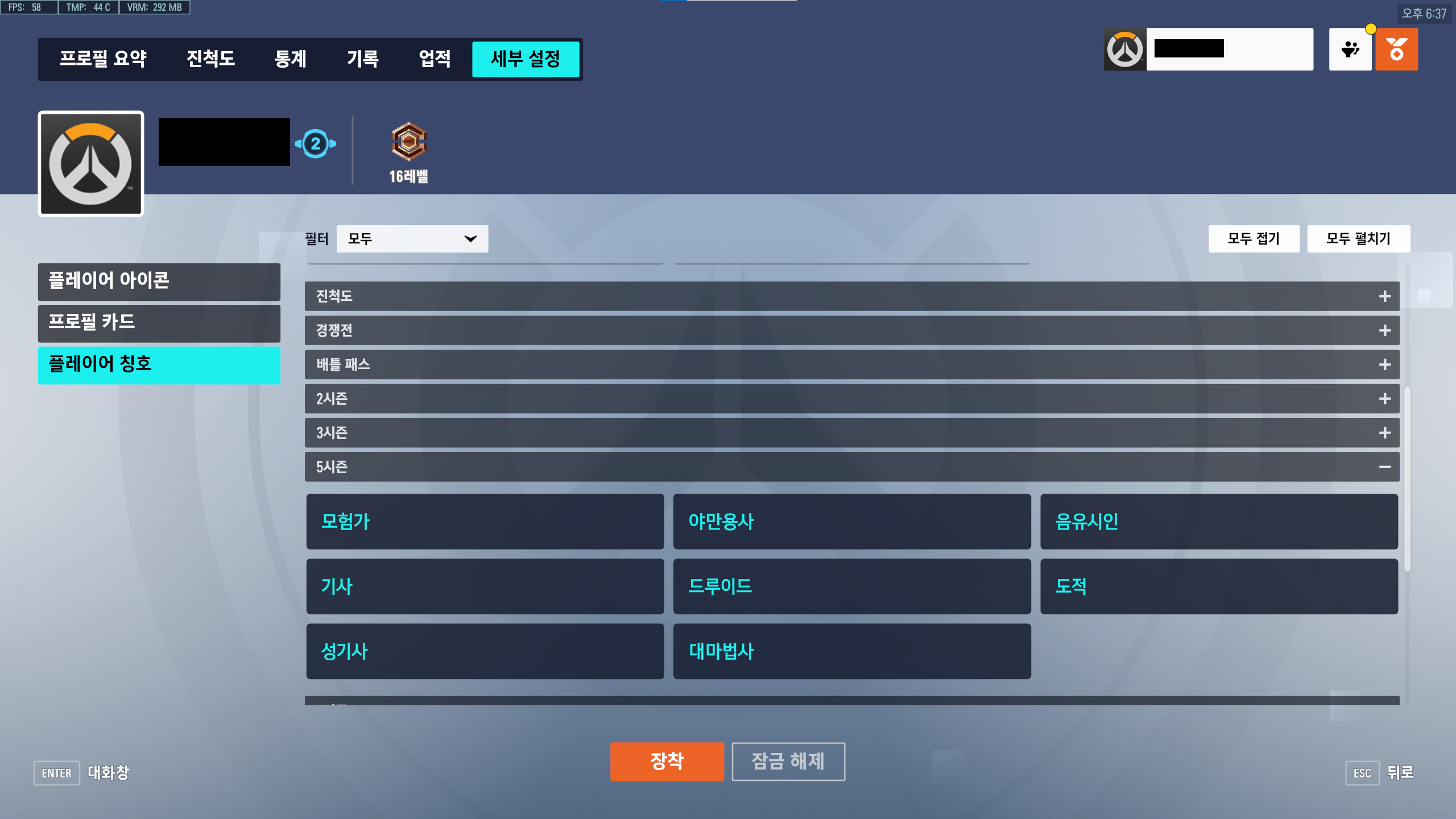Screen dimensions: 1456x819
Task: Click 모두 펼치기 to expand all sections
Action: (1358, 238)
